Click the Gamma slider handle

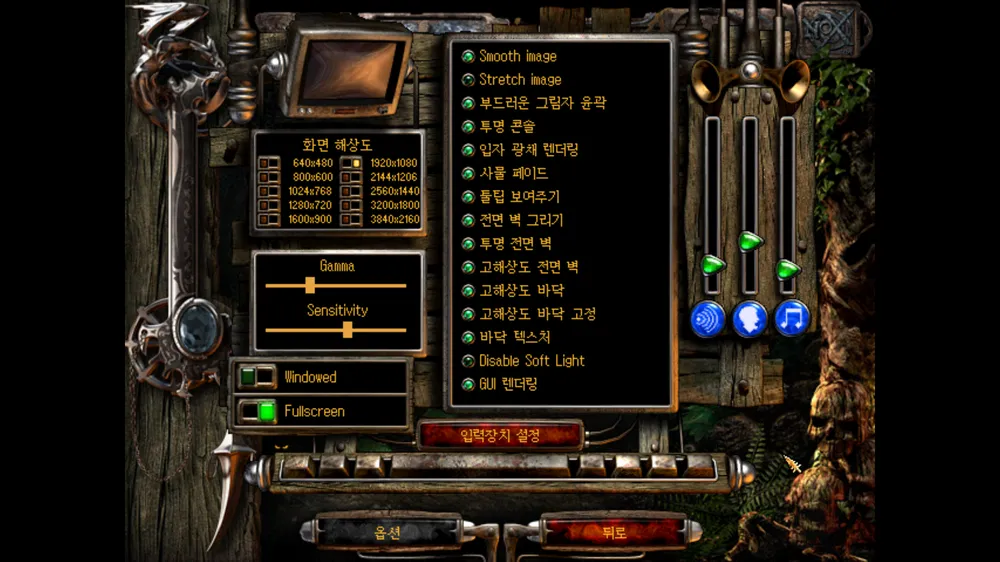(310, 285)
